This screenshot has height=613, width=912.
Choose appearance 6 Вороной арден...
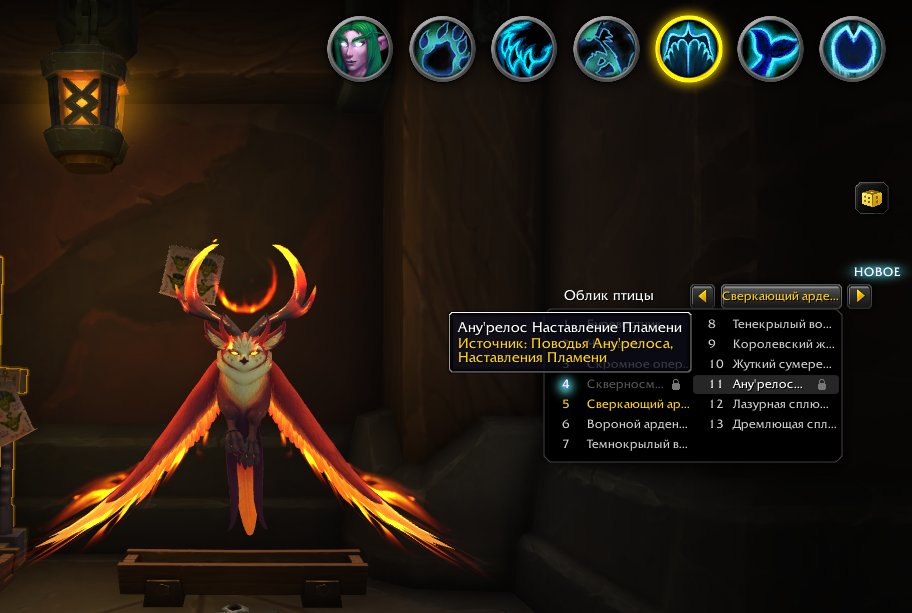click(x=621, y=424)
